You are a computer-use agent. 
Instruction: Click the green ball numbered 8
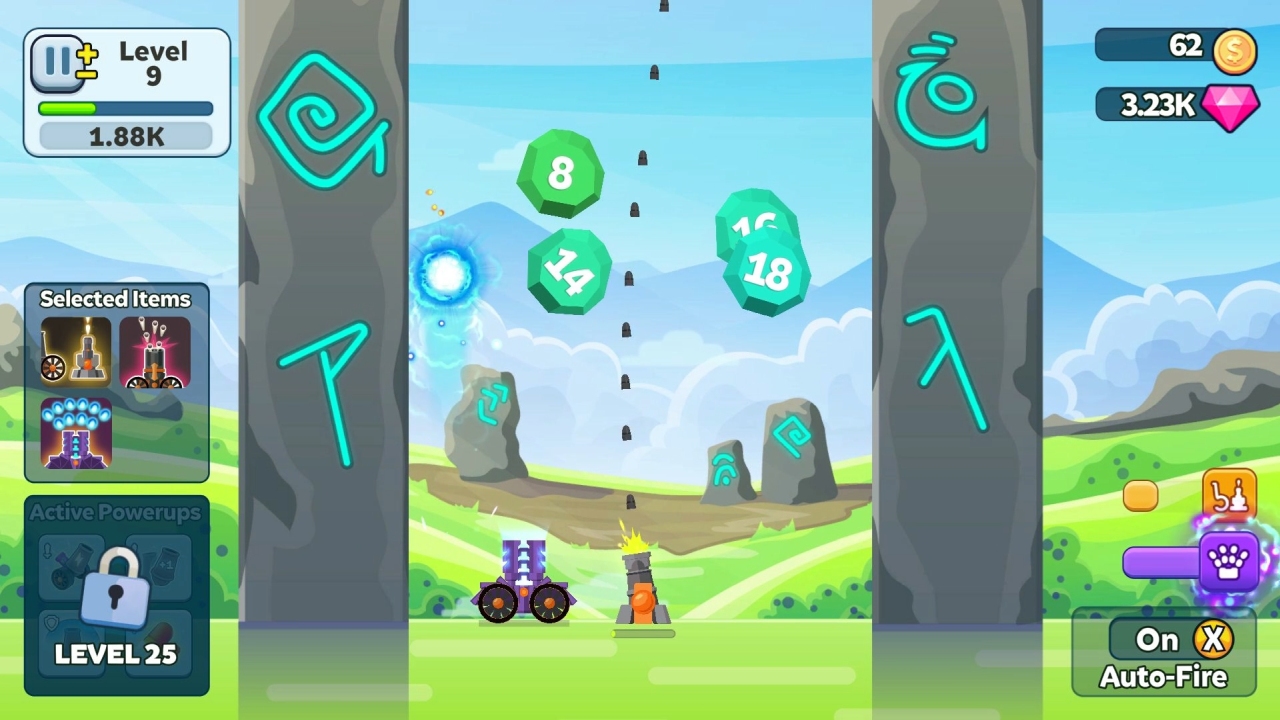pos(560,175)
